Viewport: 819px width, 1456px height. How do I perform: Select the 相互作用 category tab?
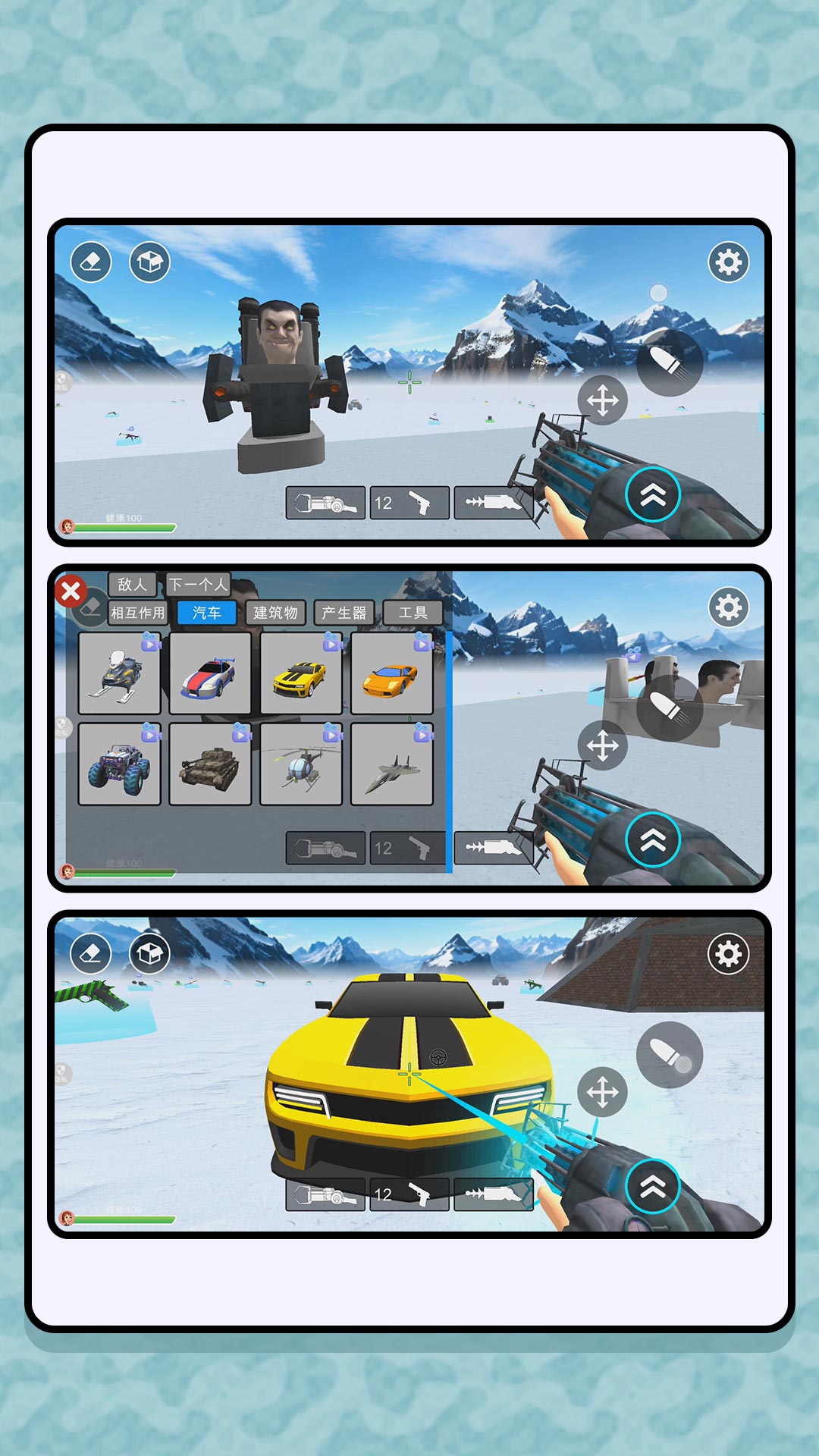(138, 613)
